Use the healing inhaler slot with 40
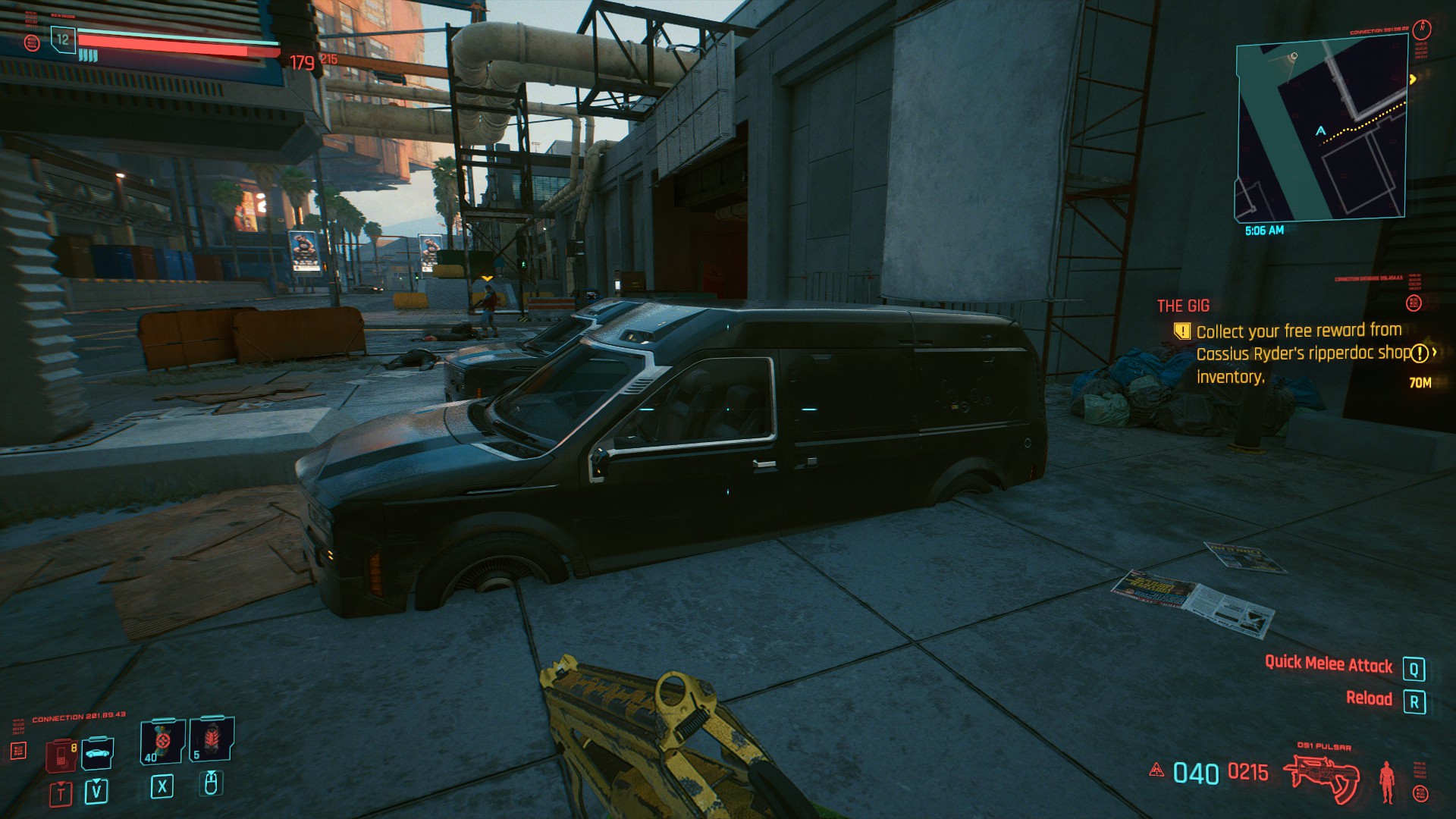 [x=162, y=741]
